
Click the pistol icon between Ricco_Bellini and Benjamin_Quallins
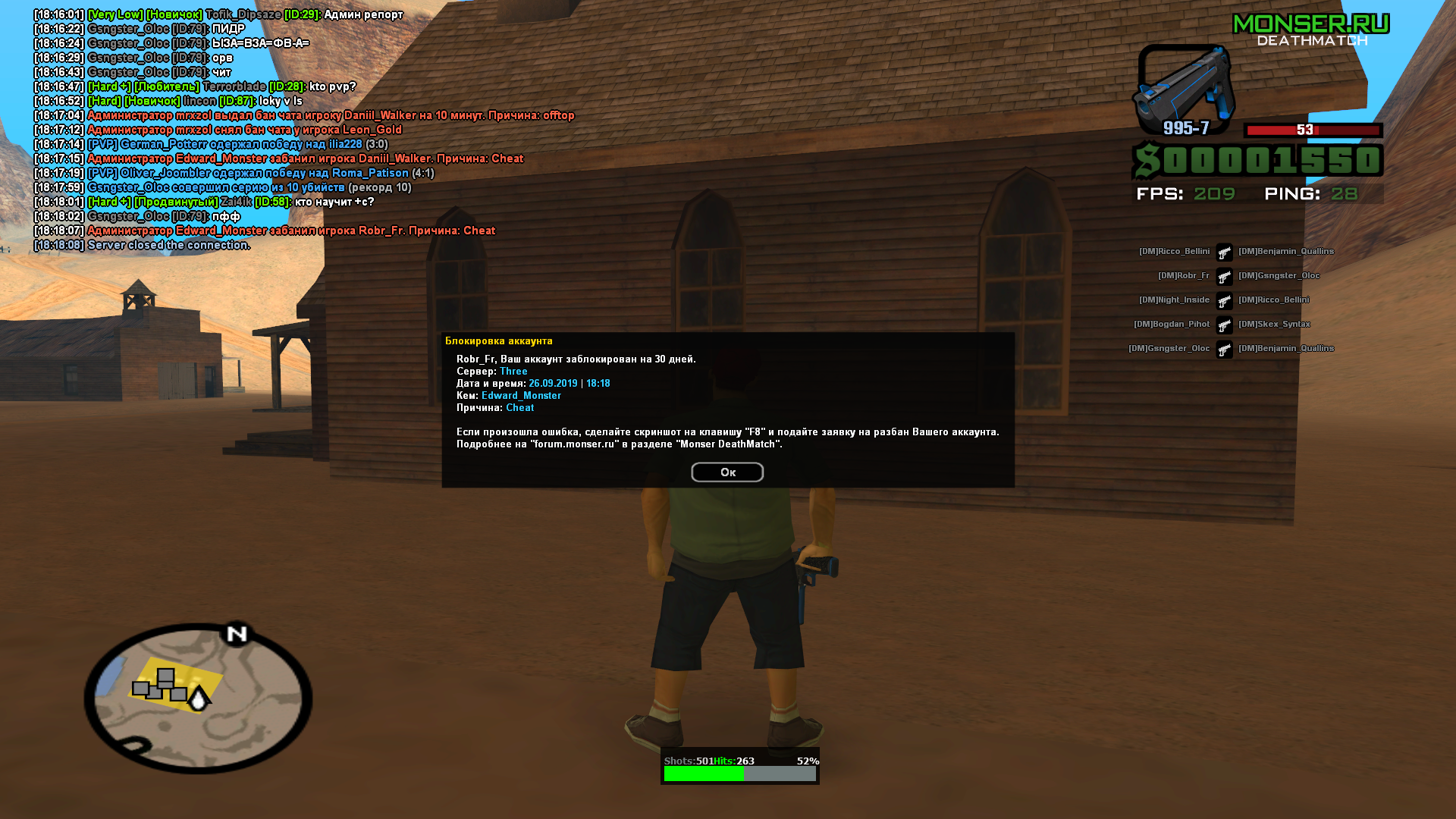(x=1224, y=253)
